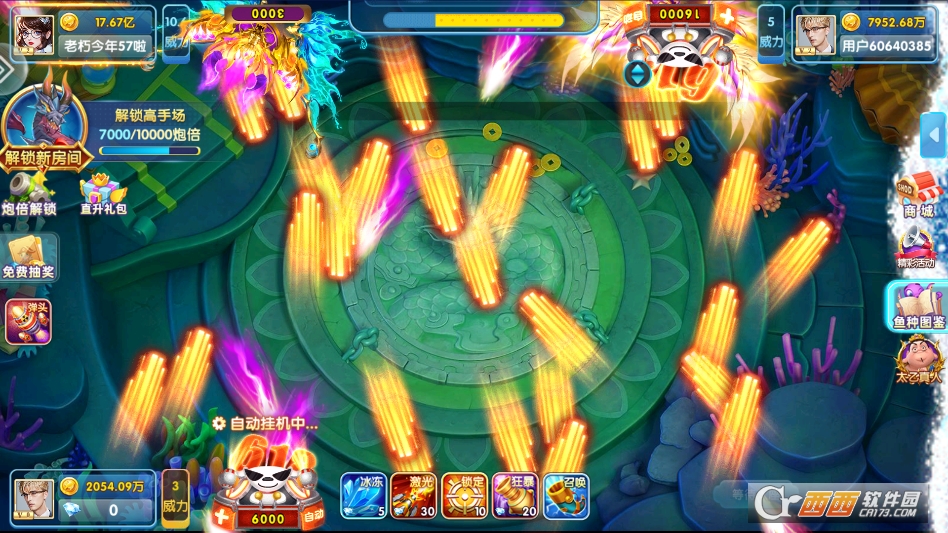
Task: View 用户60640385 player avatar
Action: pos(815,35)
